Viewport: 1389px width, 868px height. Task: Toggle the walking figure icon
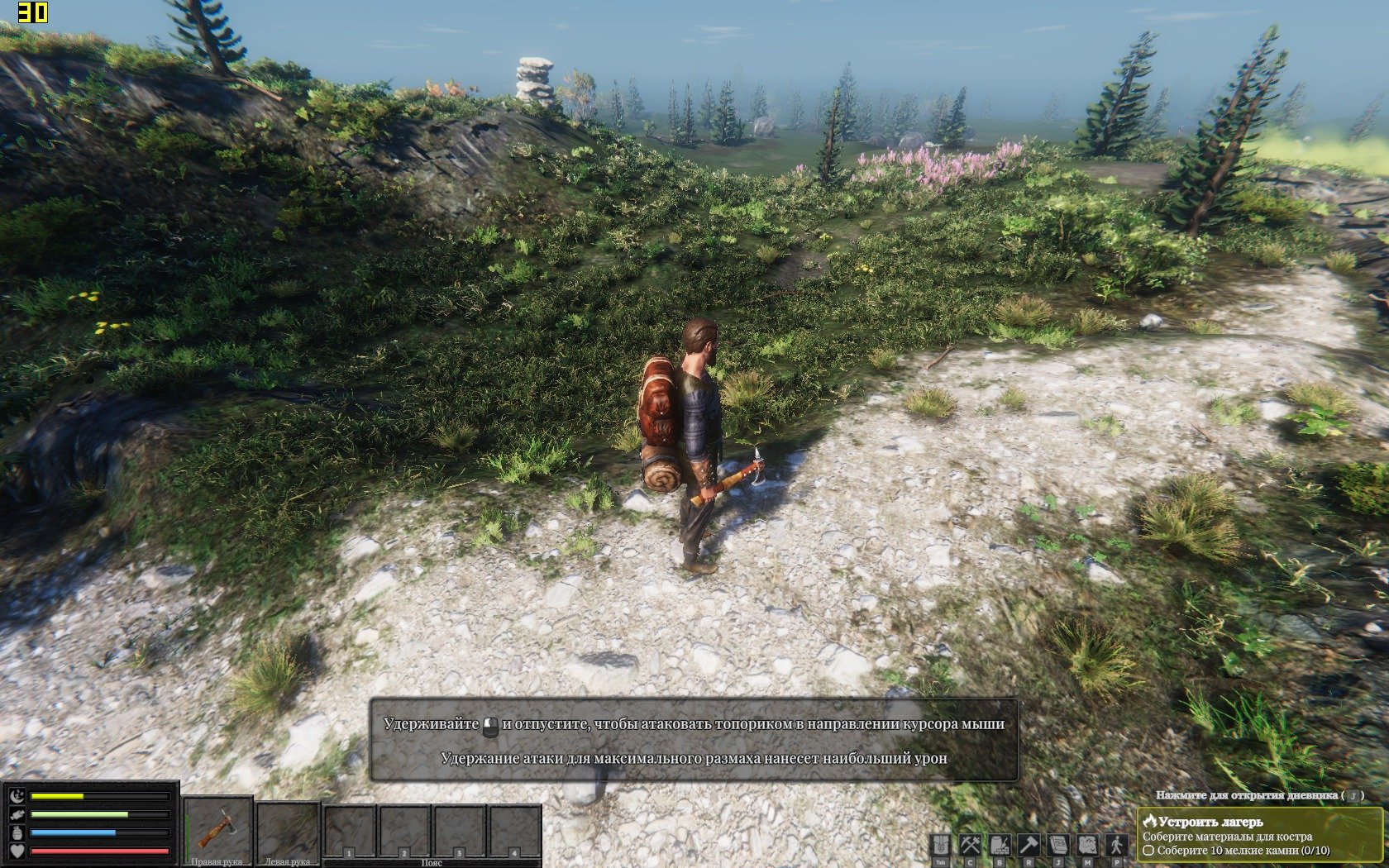1117,845
